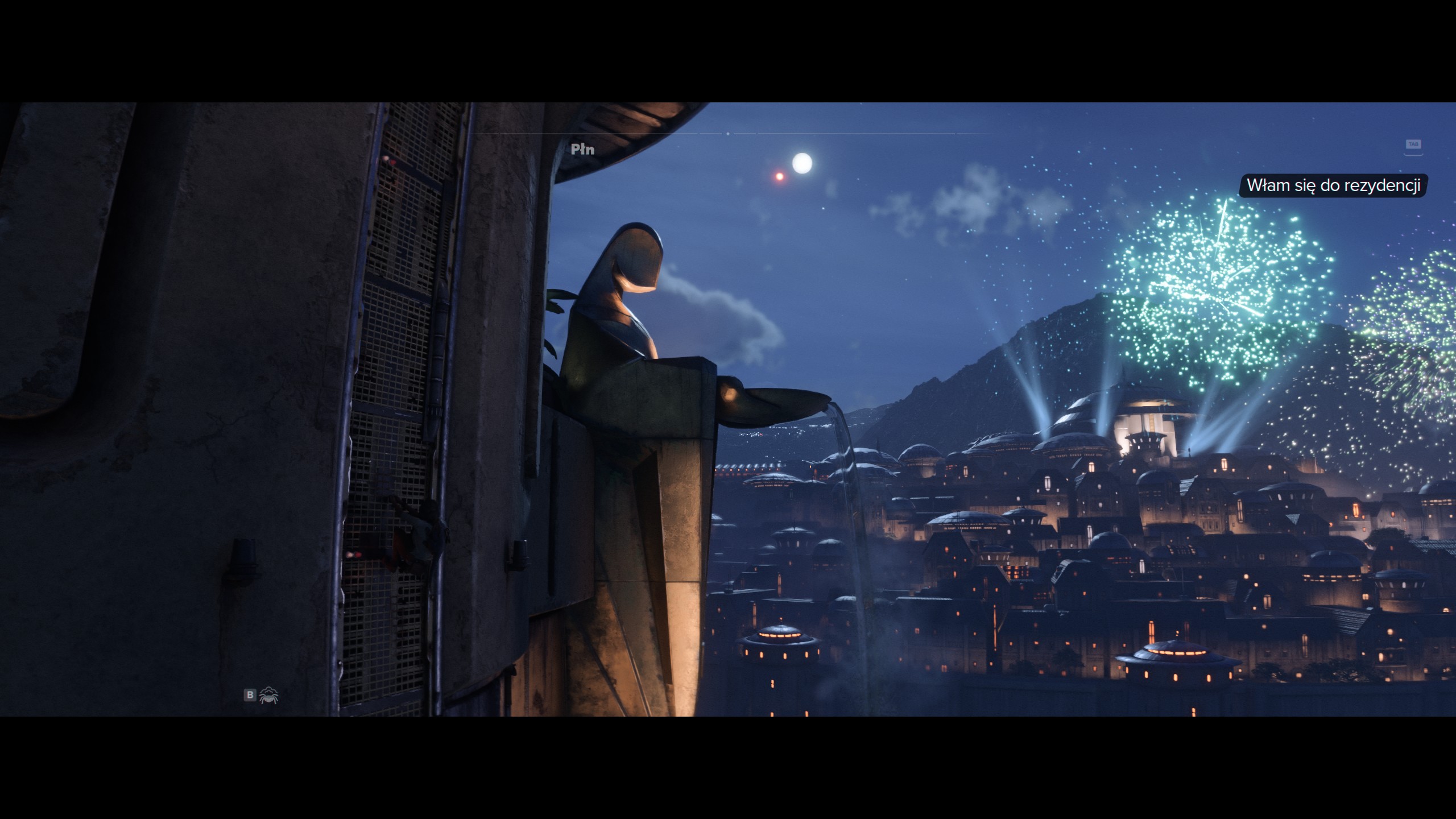1456x819 pixels.
Task: Click the "Płn" compass heading marker
Action: [x=582, y=150]
